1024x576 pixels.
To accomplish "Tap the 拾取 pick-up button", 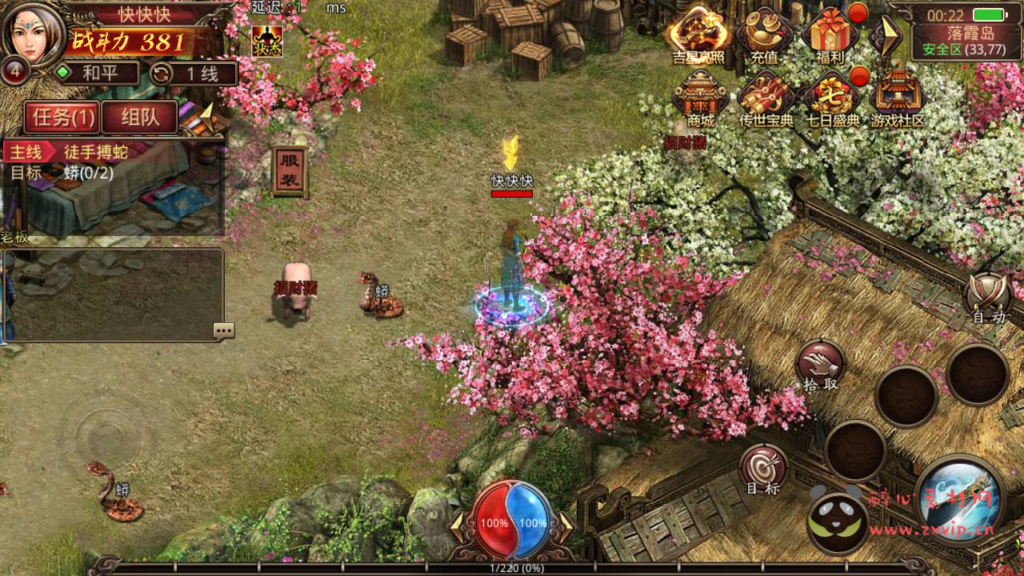I will click(x=821, y=366).
